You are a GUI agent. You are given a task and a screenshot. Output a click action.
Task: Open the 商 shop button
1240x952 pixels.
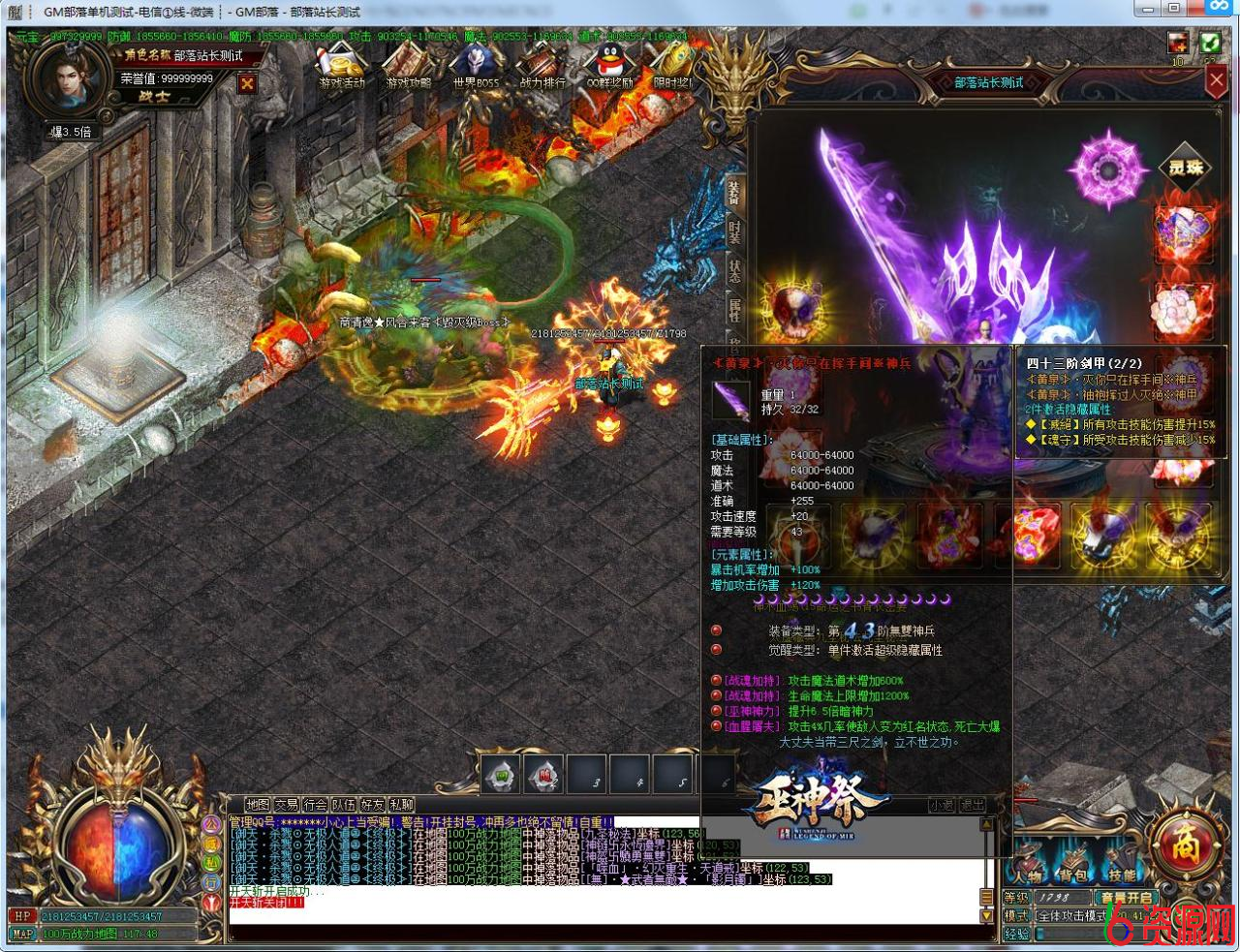pos(1186,845)
